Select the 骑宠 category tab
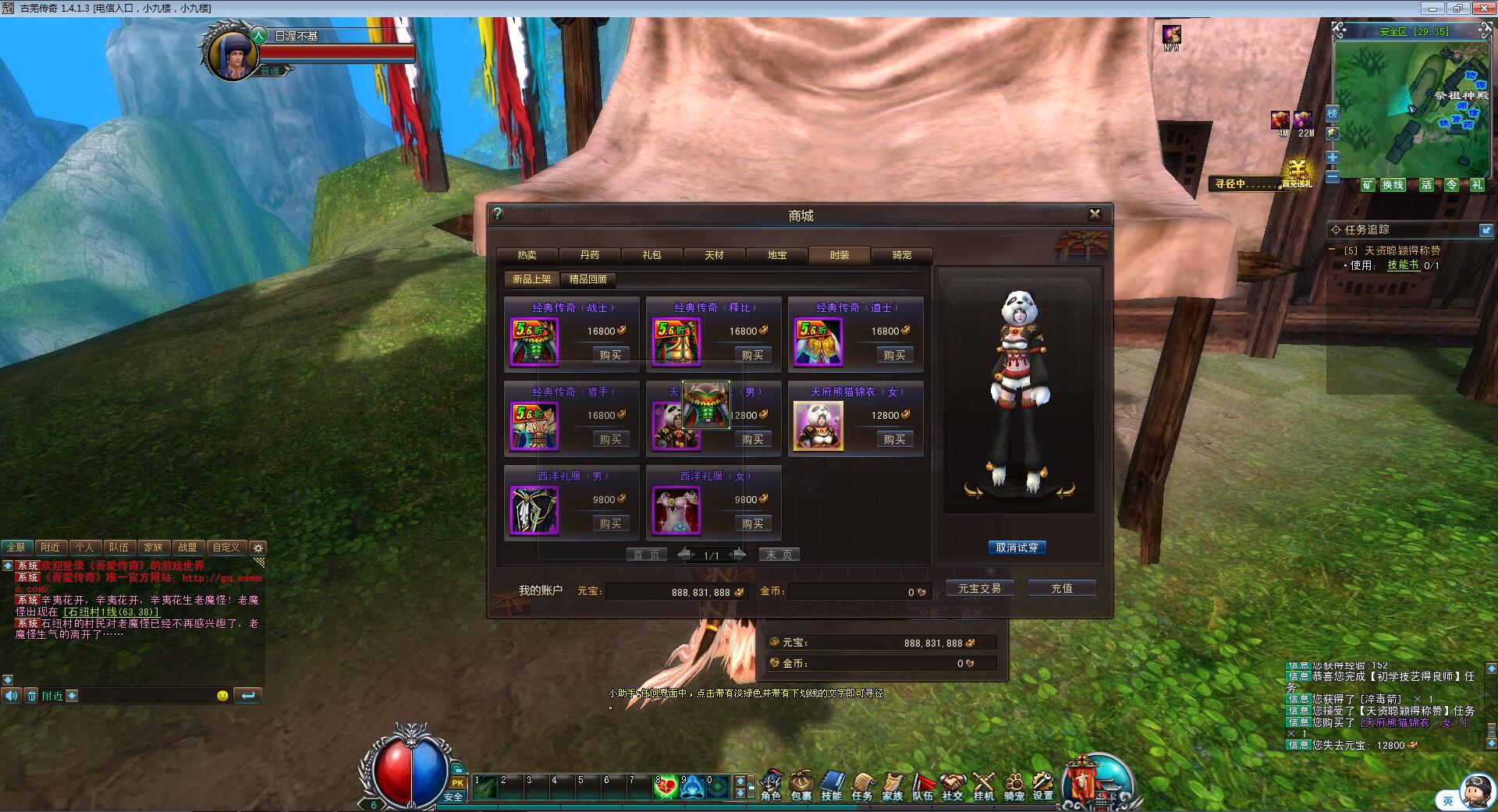The width and height of the screenshot is (1498, 812). click(901, 255)
